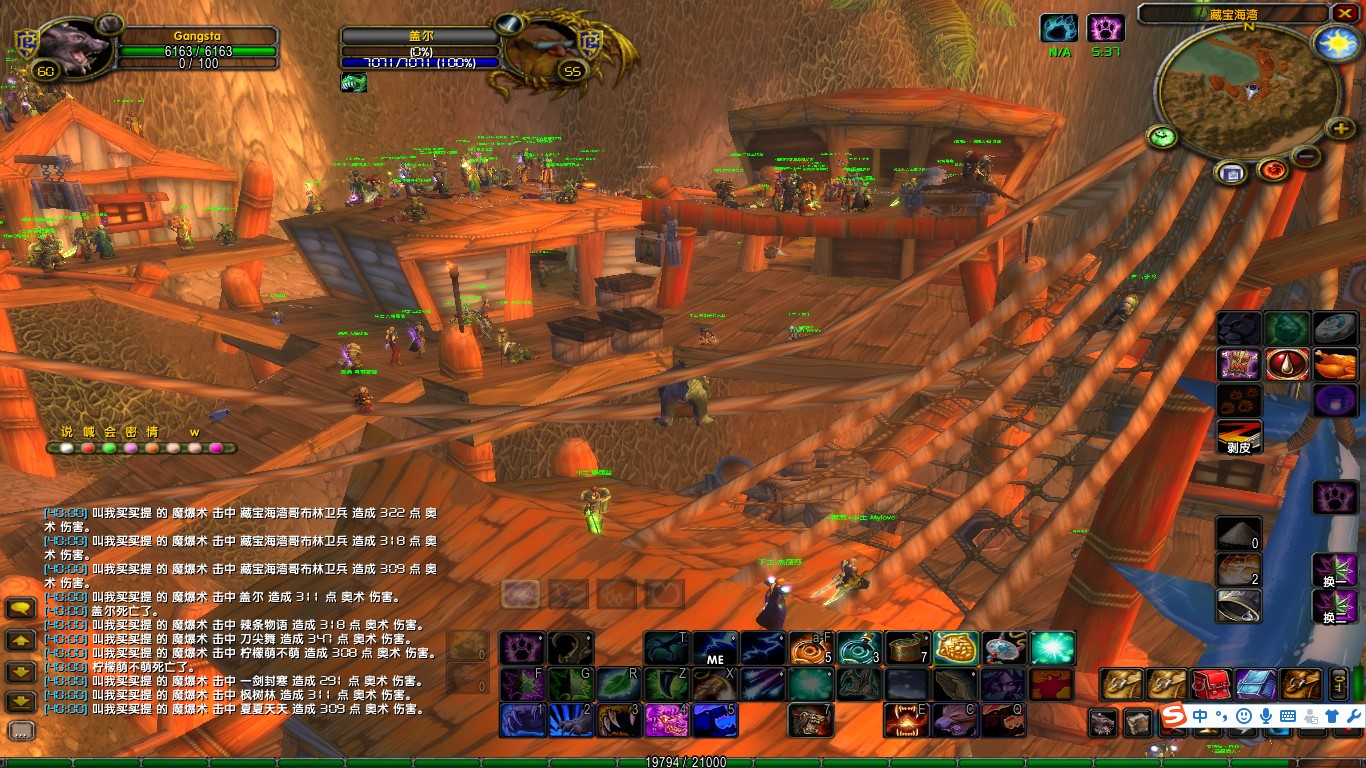Click the 换二 equipment swap button

point(1334,606)
